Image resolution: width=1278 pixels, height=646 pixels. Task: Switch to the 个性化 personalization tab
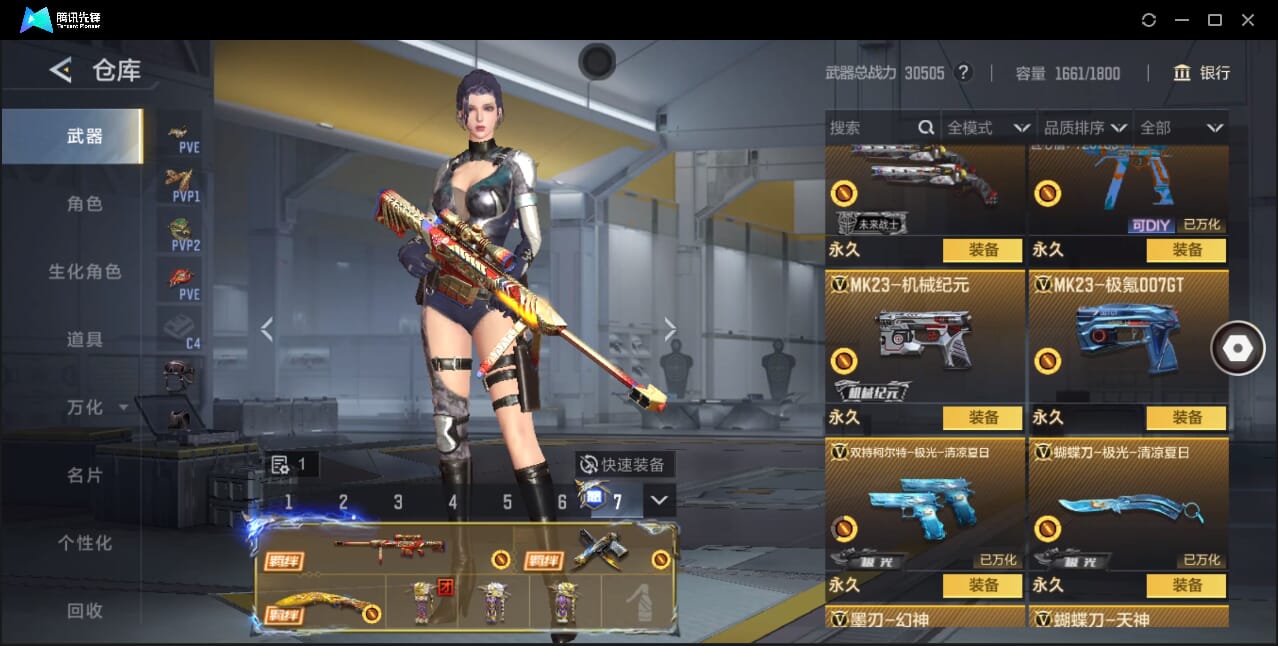[x=85, y=543]
